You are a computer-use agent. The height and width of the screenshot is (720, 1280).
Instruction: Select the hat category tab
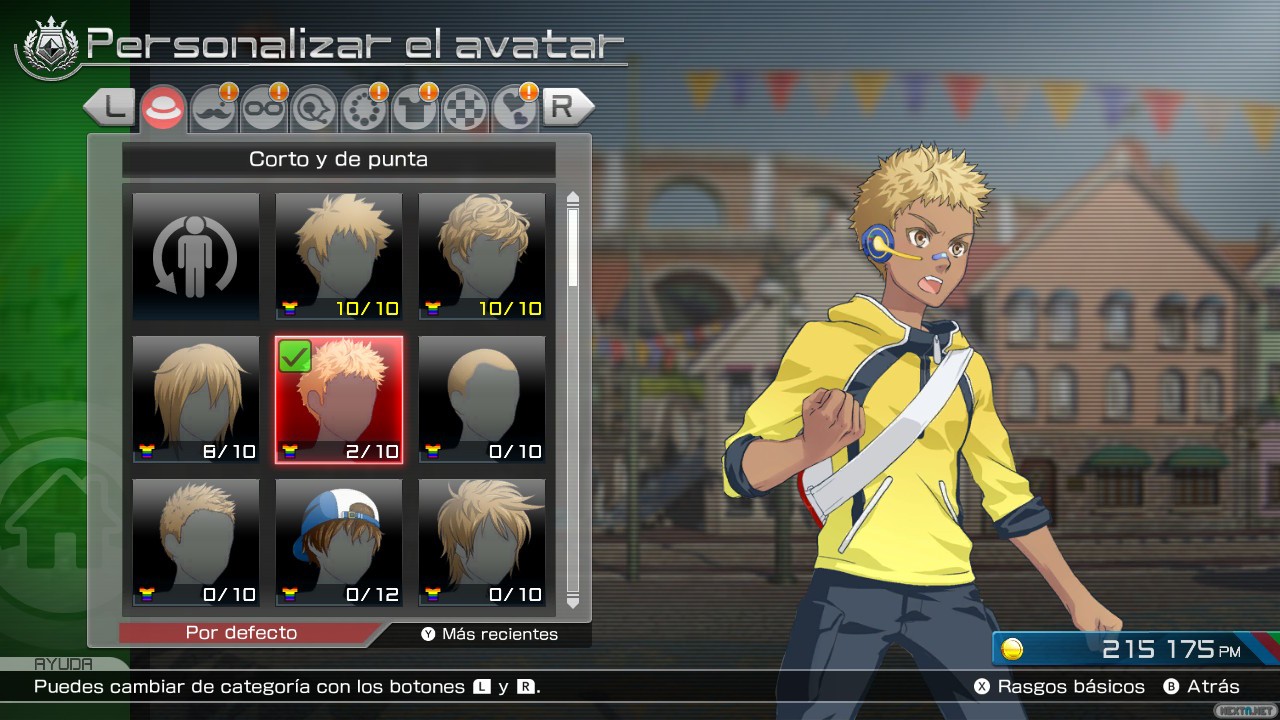[x=162, y=108]
